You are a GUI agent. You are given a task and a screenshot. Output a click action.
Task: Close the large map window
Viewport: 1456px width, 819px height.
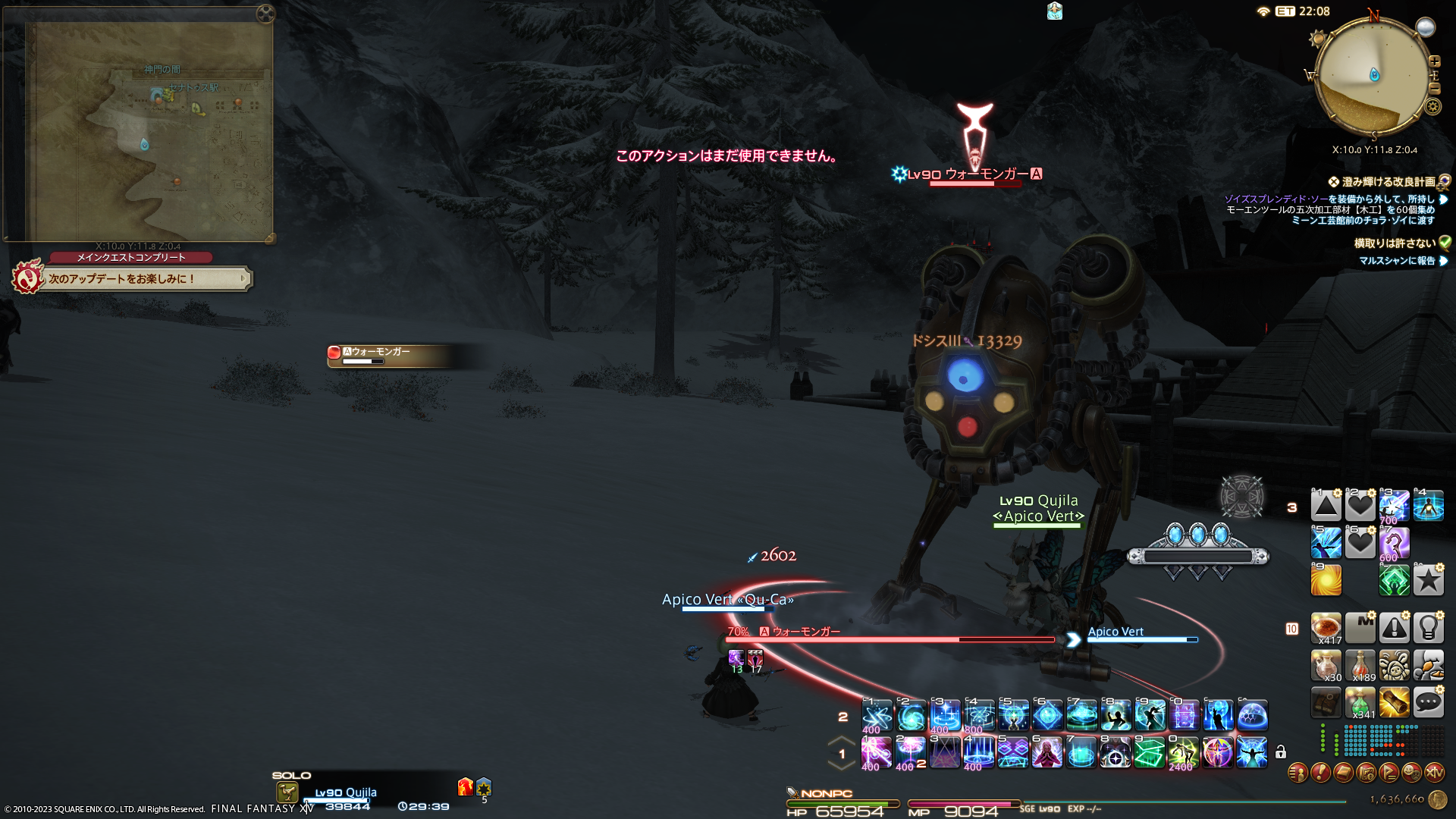tap(265, 13)
